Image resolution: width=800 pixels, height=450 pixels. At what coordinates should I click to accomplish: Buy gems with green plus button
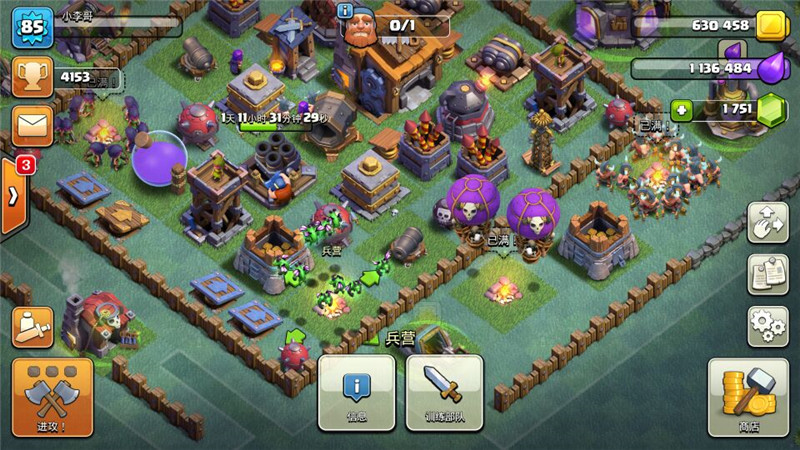[x=681, y=110]
